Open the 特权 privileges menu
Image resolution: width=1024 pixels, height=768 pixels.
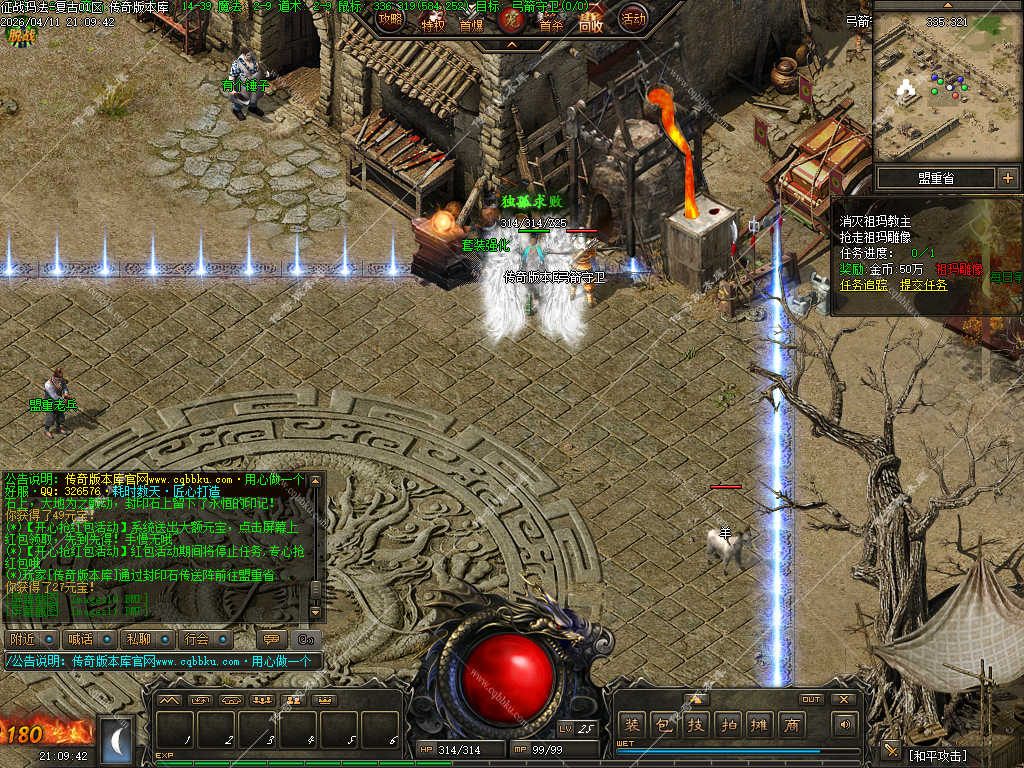tap(432, 22)
